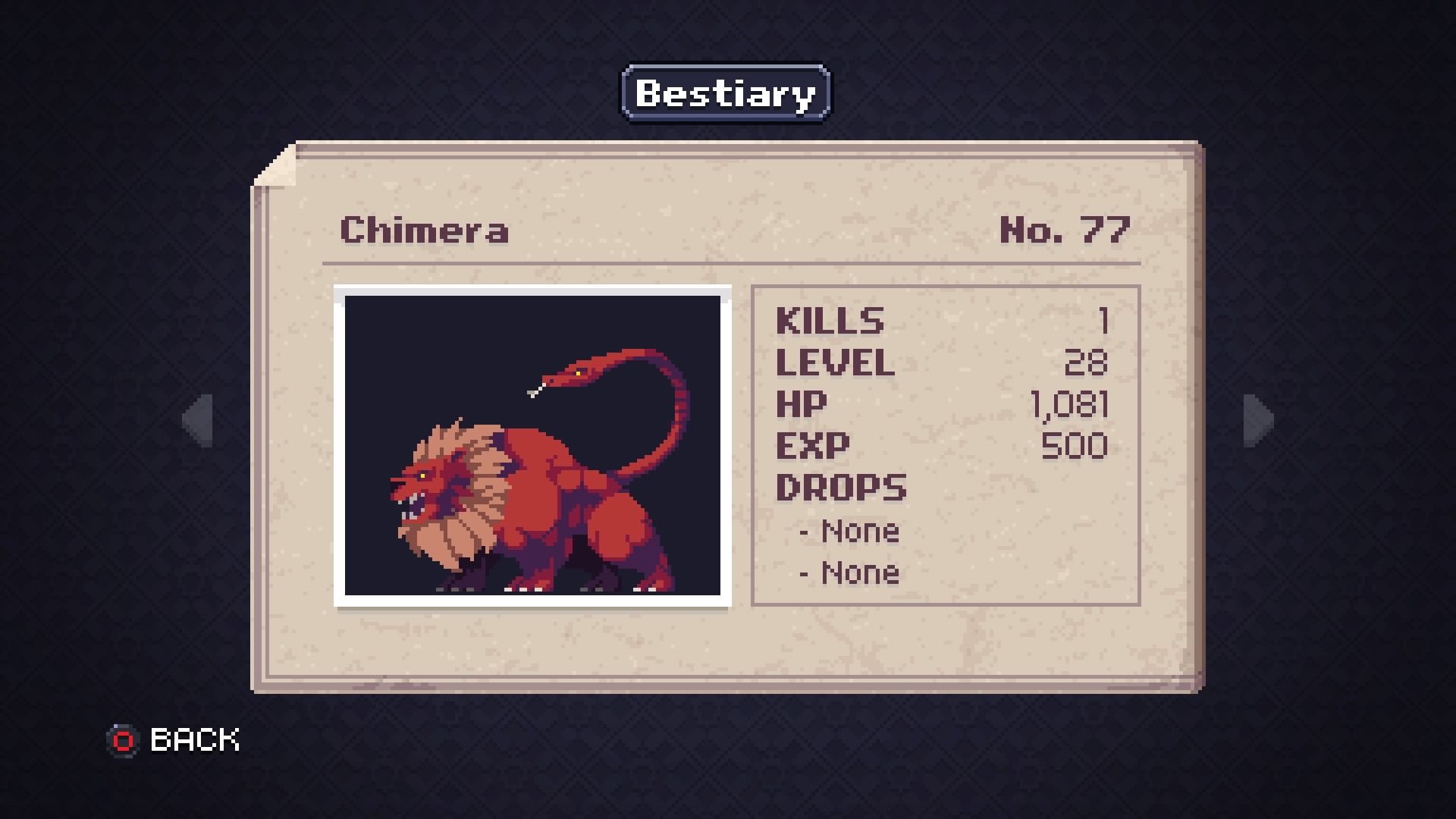This screenshot has width=1456, height=819.
Task: Click the HP value 1,081
Action: pos(1070,404)
